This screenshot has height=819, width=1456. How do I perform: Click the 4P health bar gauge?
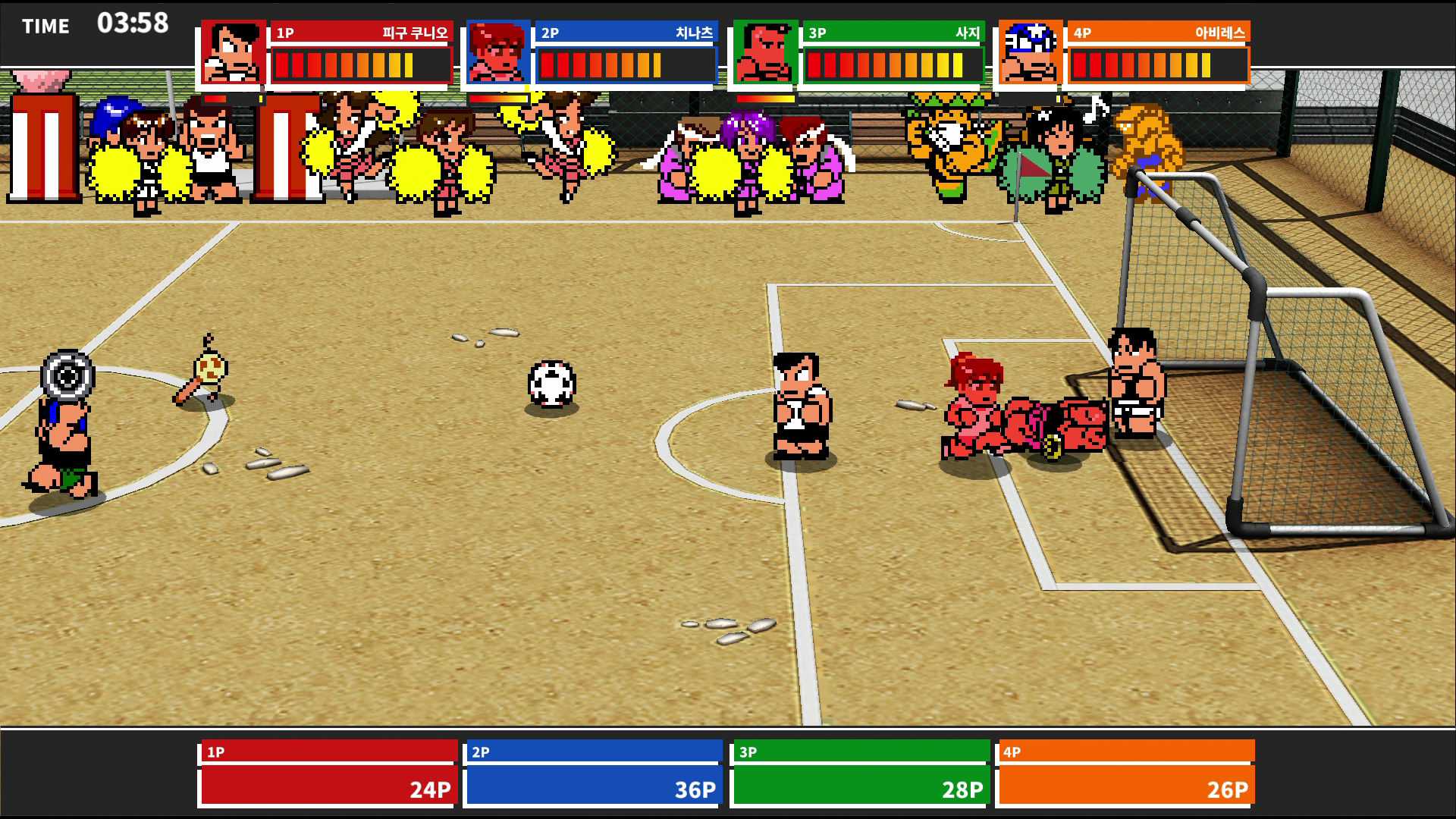(1158, 65)
